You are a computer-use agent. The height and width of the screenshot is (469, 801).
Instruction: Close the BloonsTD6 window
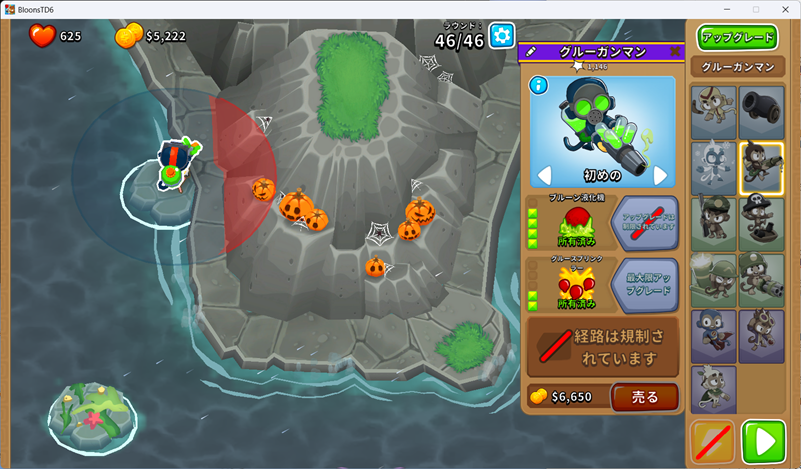[784, 9]
